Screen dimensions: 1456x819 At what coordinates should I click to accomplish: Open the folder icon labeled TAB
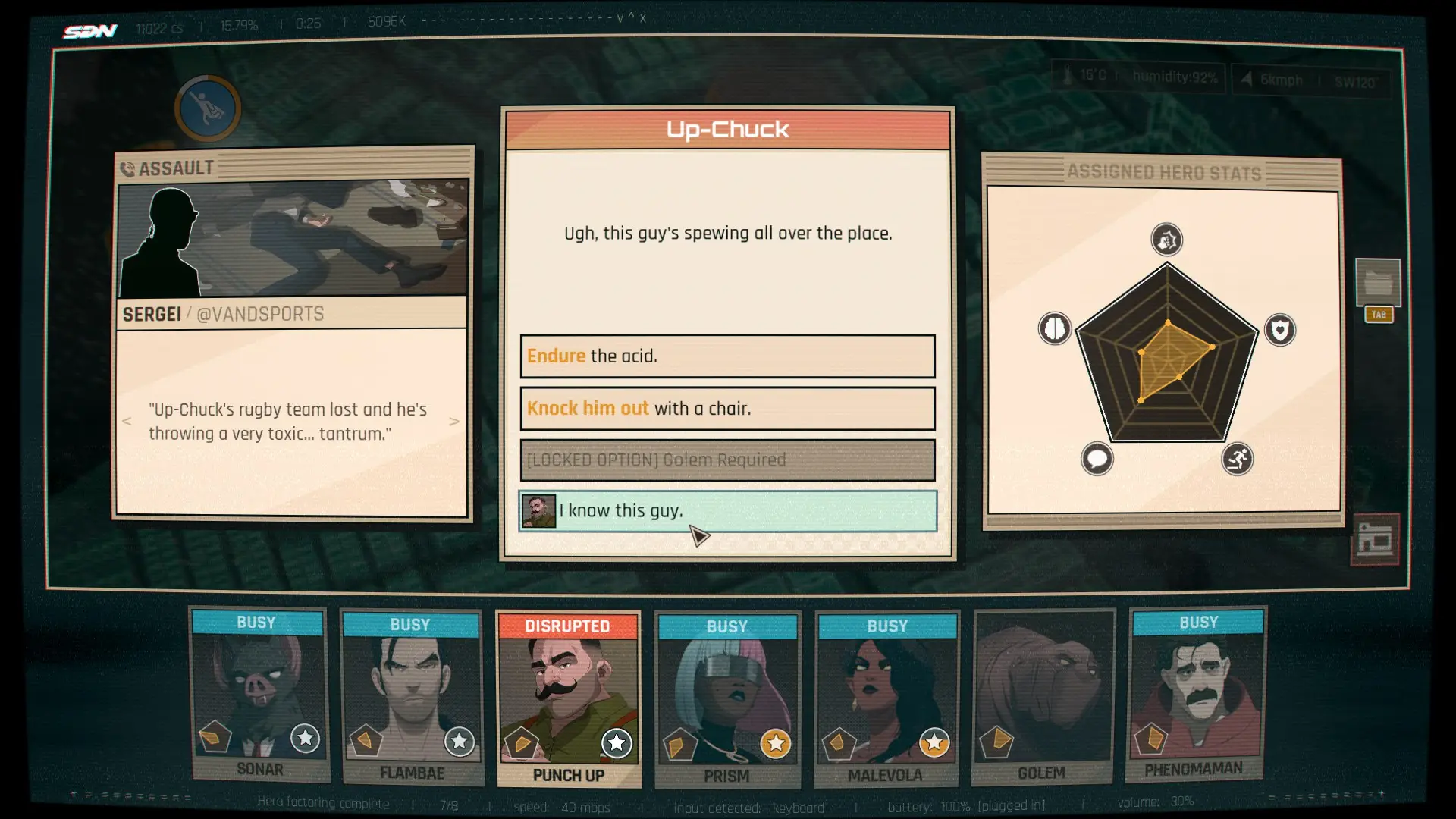coord(1378,284)
